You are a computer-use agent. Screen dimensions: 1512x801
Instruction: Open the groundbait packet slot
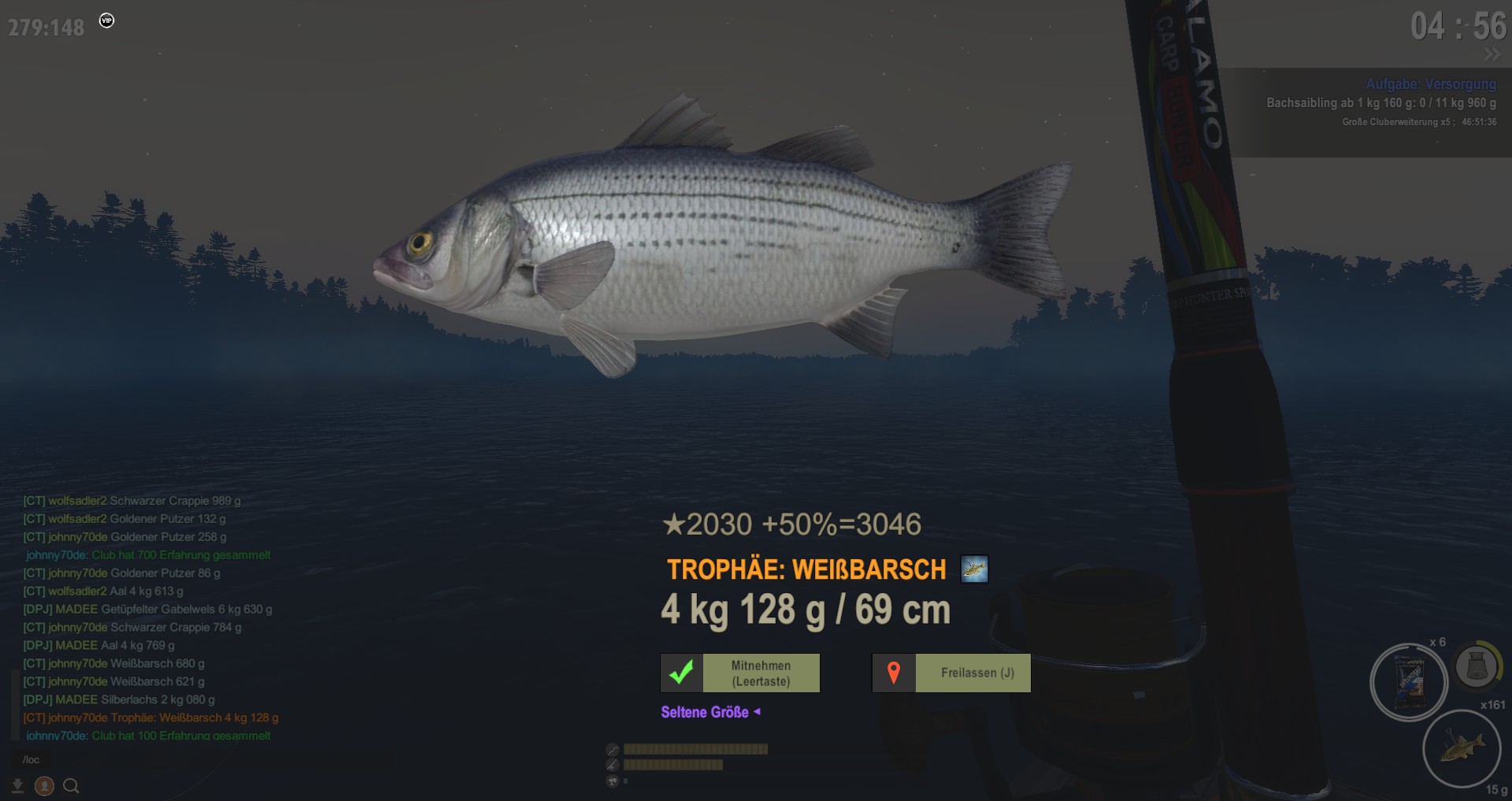[1409, 681]
